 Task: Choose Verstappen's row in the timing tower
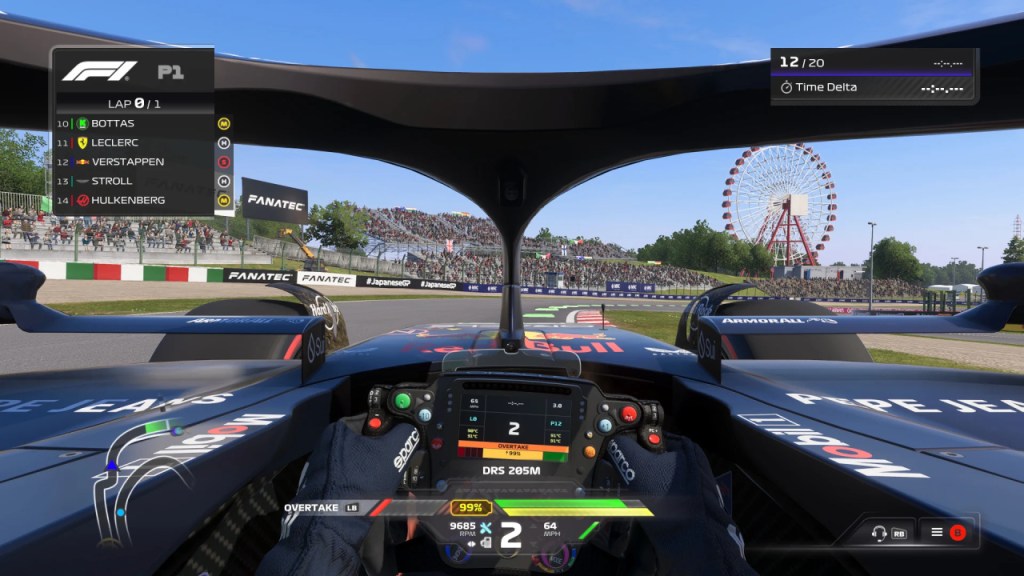[134, 161]
